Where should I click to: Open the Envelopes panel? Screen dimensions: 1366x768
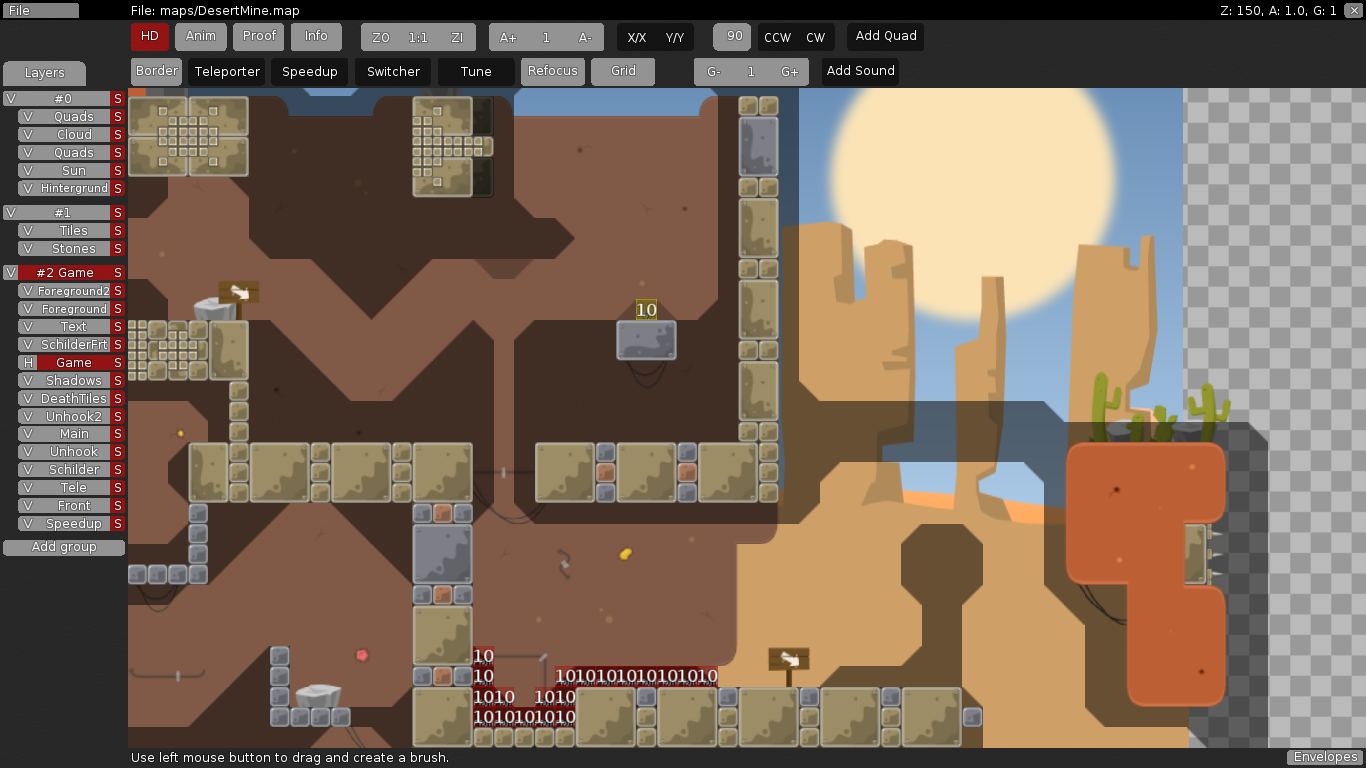click(x=1324, y=757)
